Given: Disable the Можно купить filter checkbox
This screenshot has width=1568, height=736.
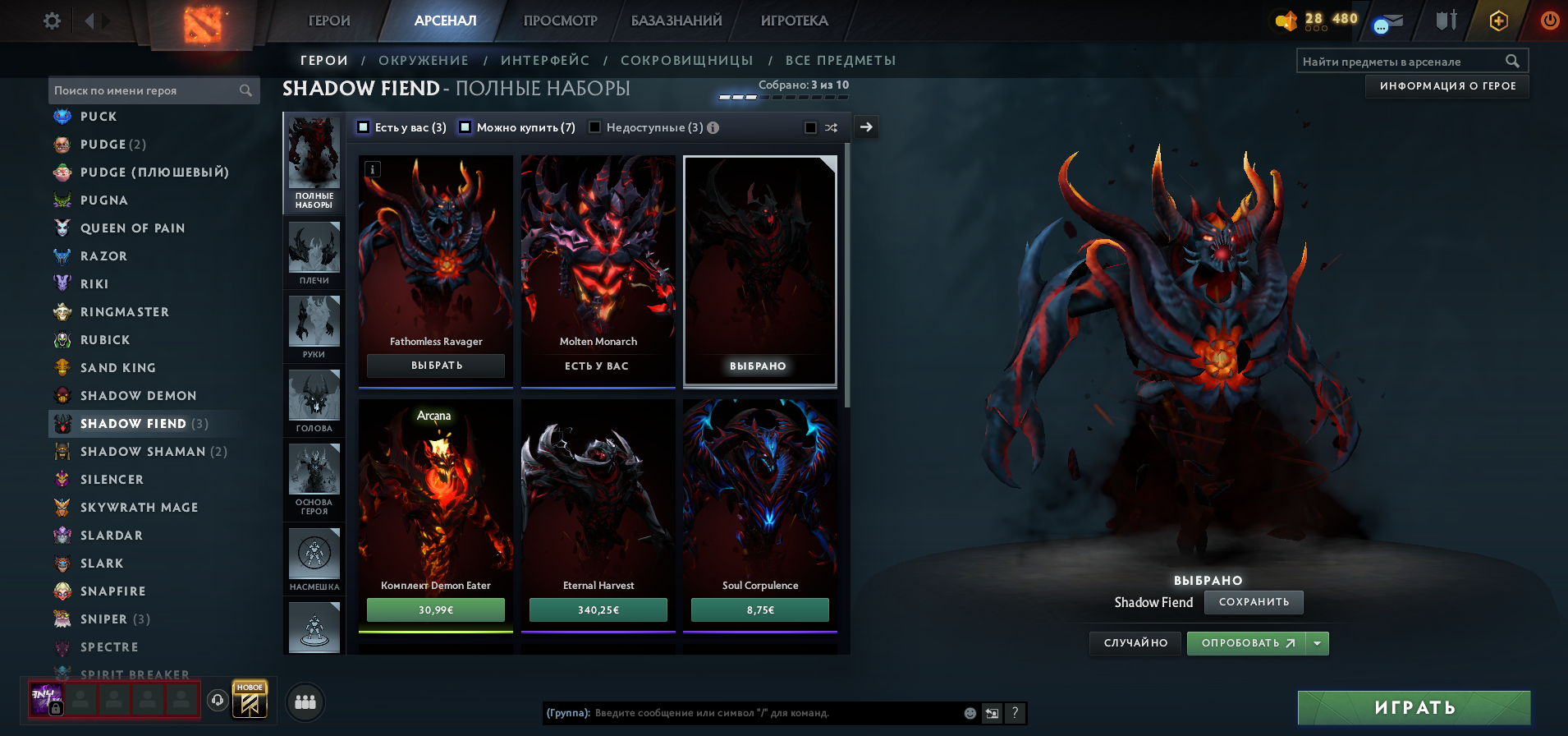Looking at the screenshot, I should tap(465, 127).
